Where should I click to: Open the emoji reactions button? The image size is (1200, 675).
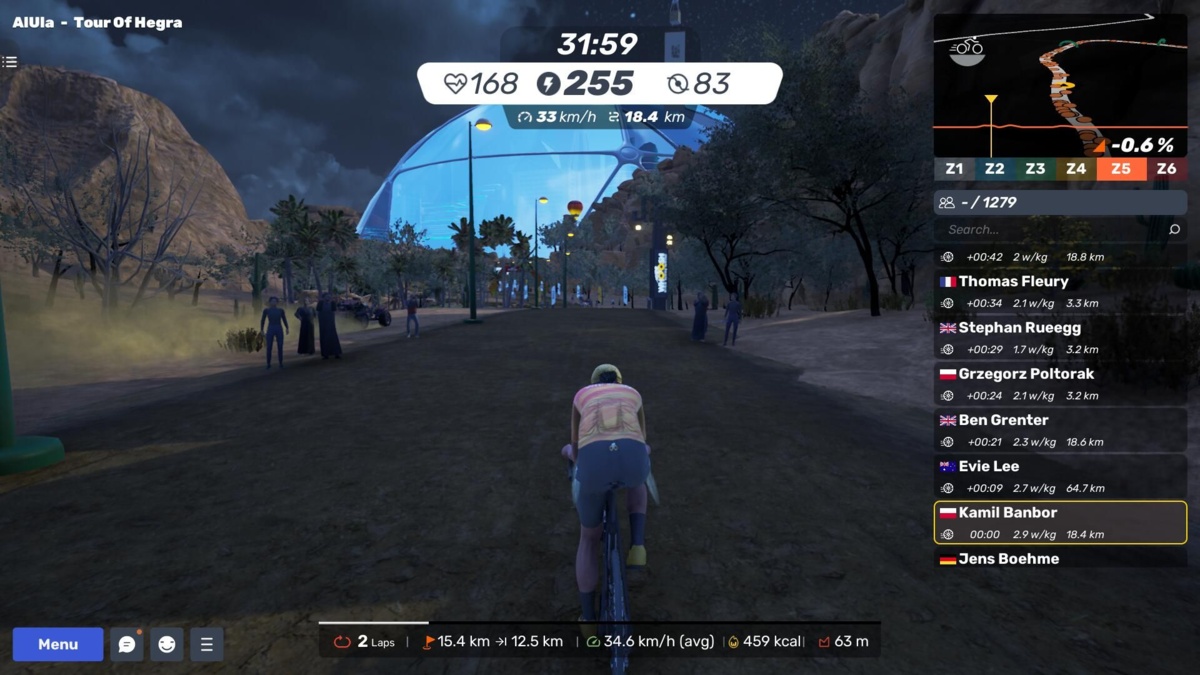(x=167, y=644)
